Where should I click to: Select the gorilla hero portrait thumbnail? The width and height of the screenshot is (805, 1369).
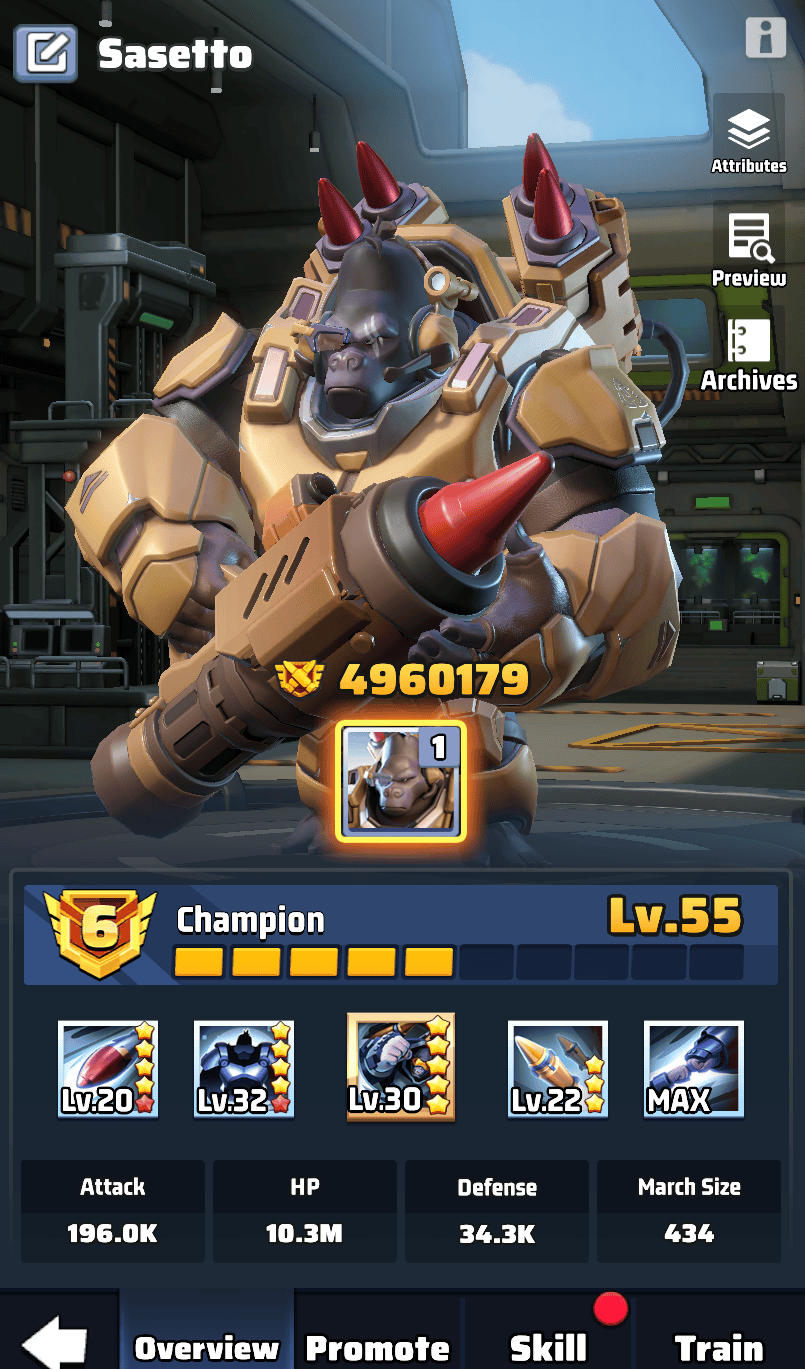401,780
